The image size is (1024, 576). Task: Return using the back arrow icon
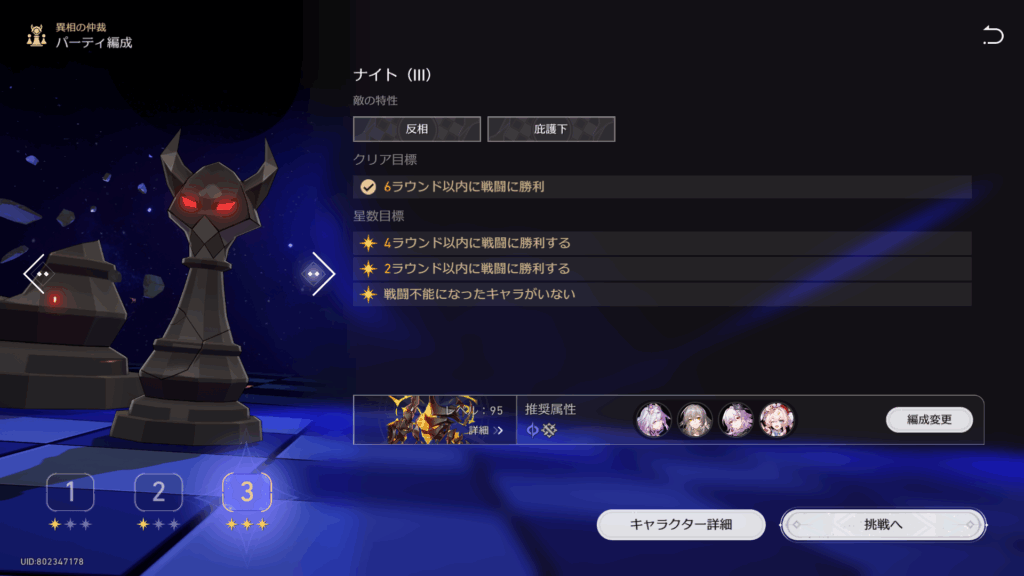pyautogui.click(x=992, y=37)
